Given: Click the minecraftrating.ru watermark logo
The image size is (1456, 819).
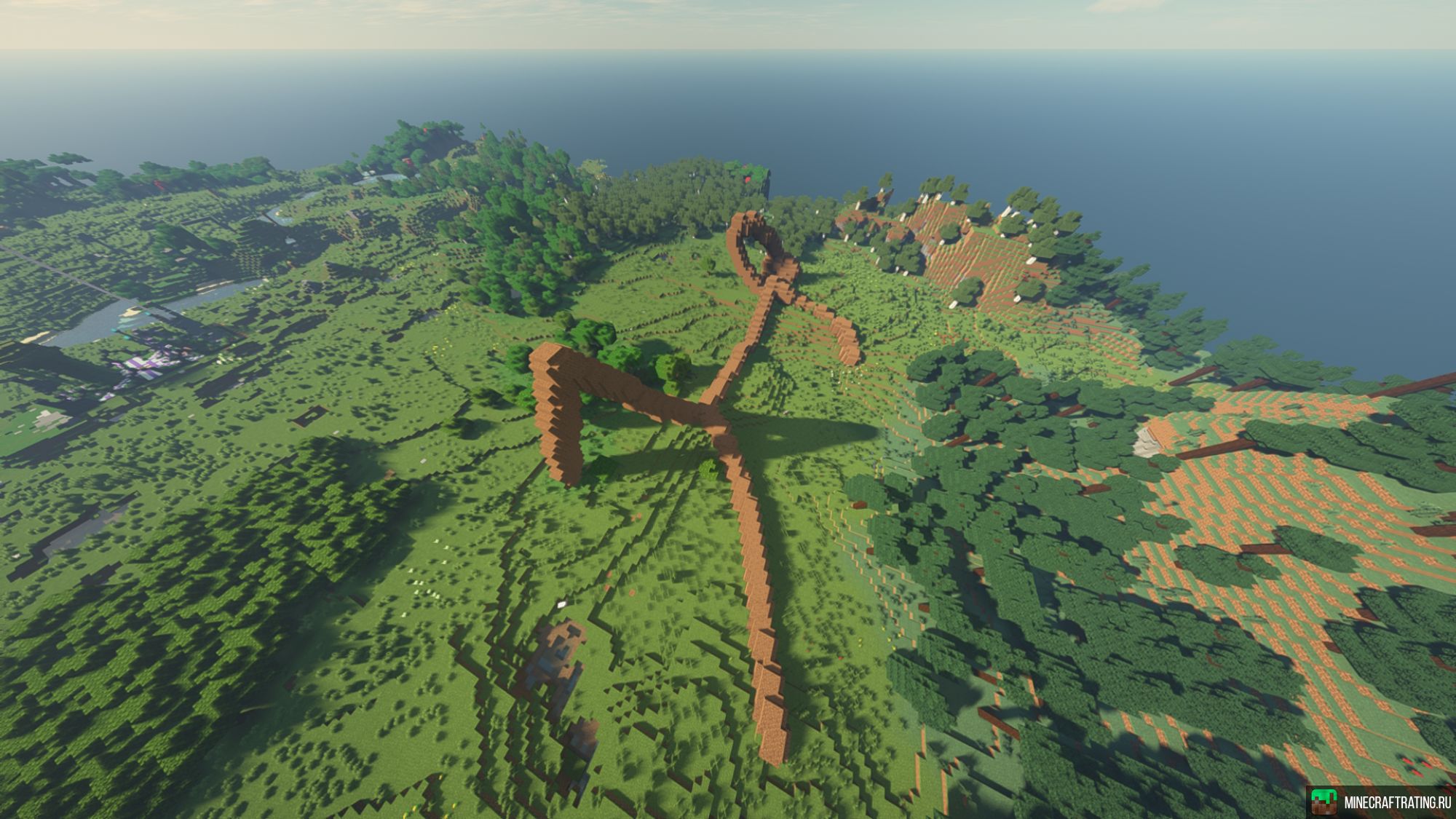Looking at the screenshot, I should tap(1324, 801).
